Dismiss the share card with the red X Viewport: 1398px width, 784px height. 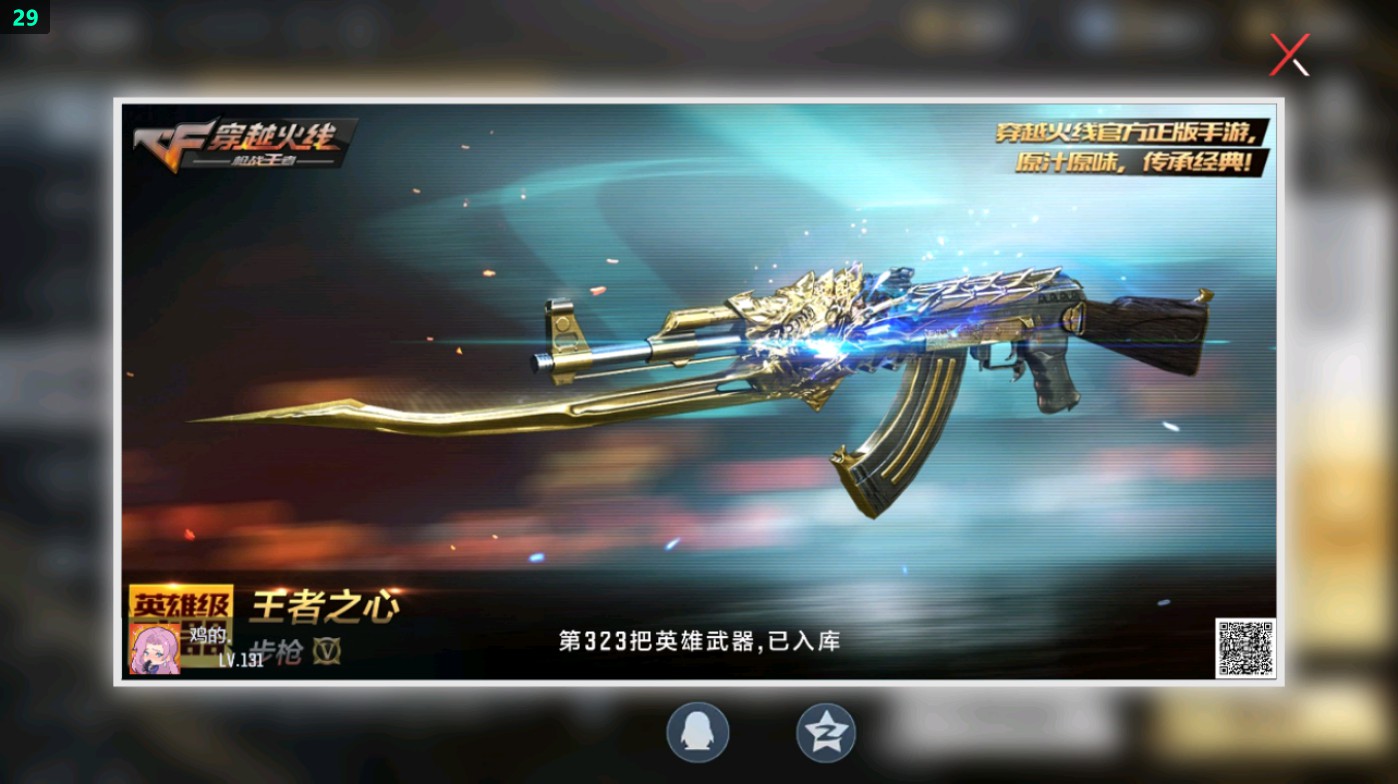click(1288, 55)
